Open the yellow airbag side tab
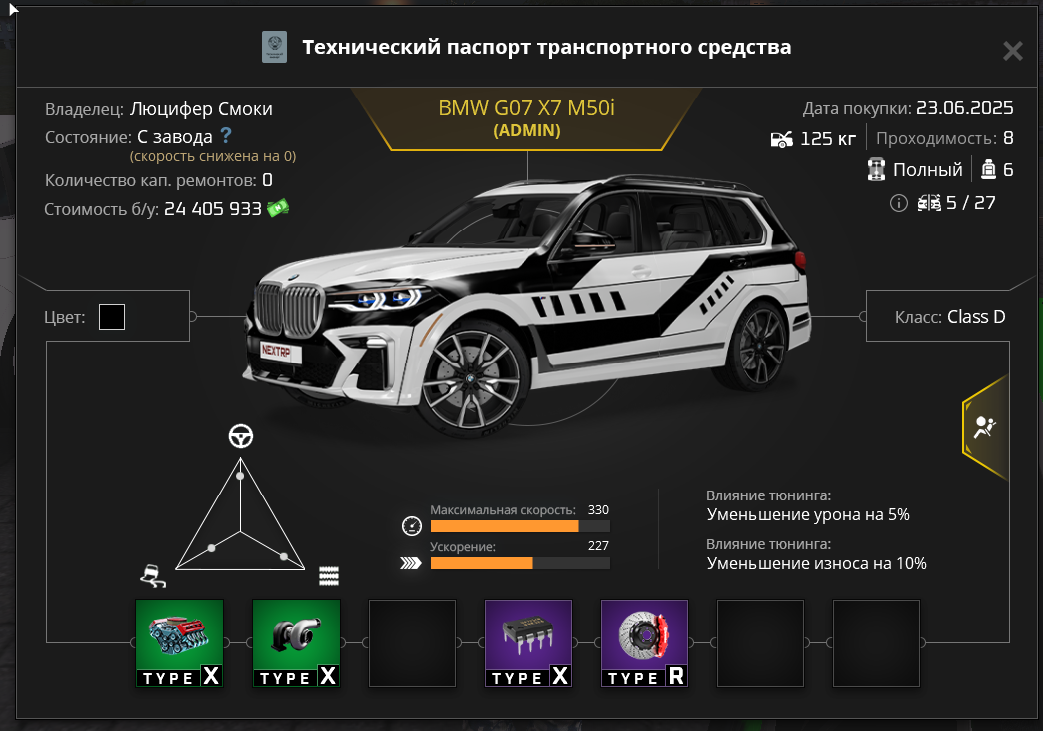The image size is (1043, 731). (x=984, y=428)
